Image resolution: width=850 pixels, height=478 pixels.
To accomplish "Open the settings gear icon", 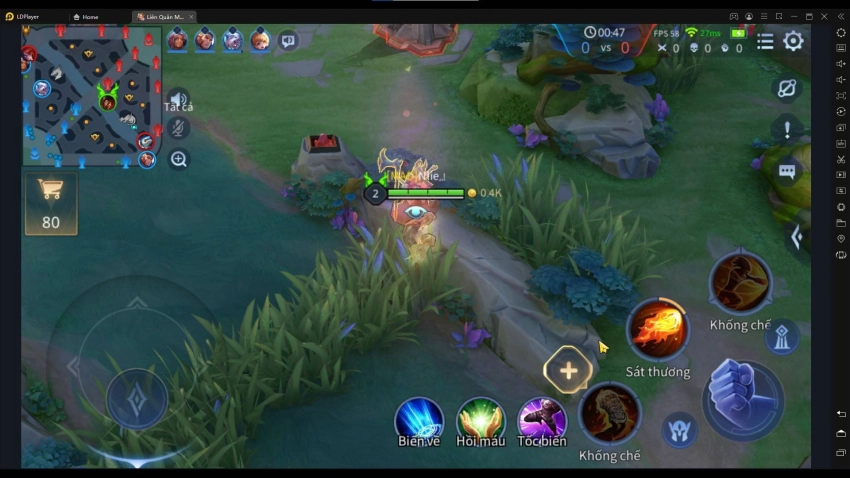I will pyautogui.click(x=793, y=41).
